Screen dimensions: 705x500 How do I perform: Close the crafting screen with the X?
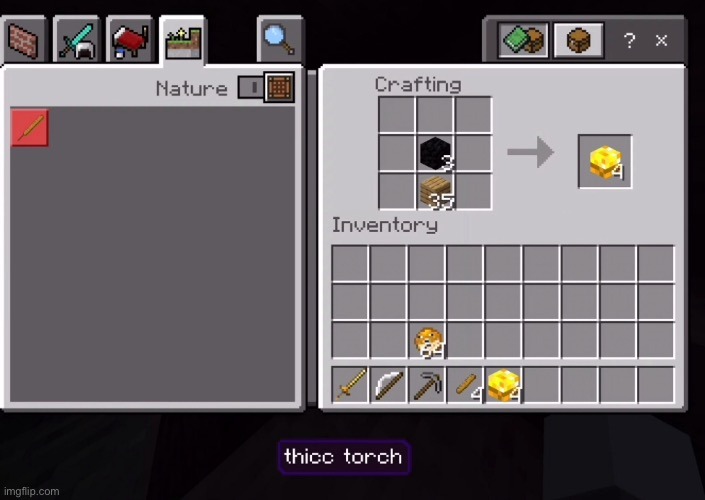661,41
